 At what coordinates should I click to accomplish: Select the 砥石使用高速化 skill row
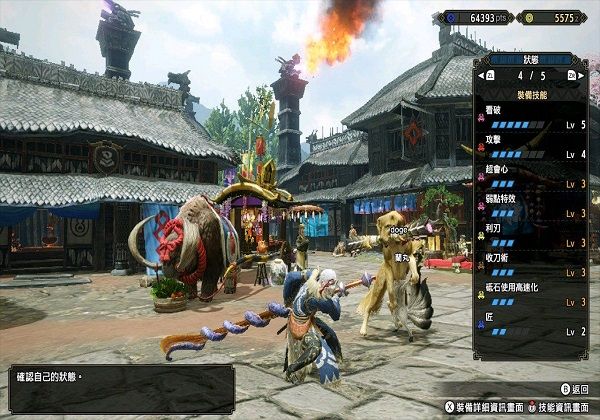point(530,295)
